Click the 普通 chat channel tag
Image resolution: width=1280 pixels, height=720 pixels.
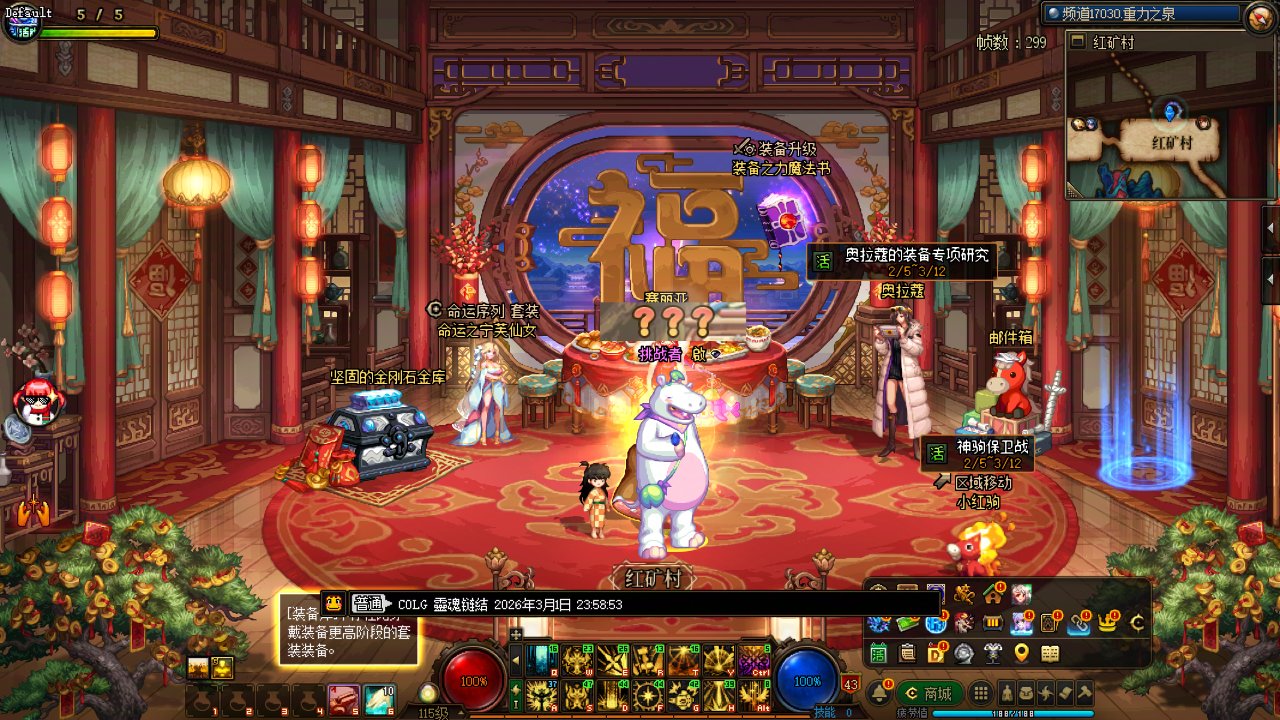click(x=368, y=603)
